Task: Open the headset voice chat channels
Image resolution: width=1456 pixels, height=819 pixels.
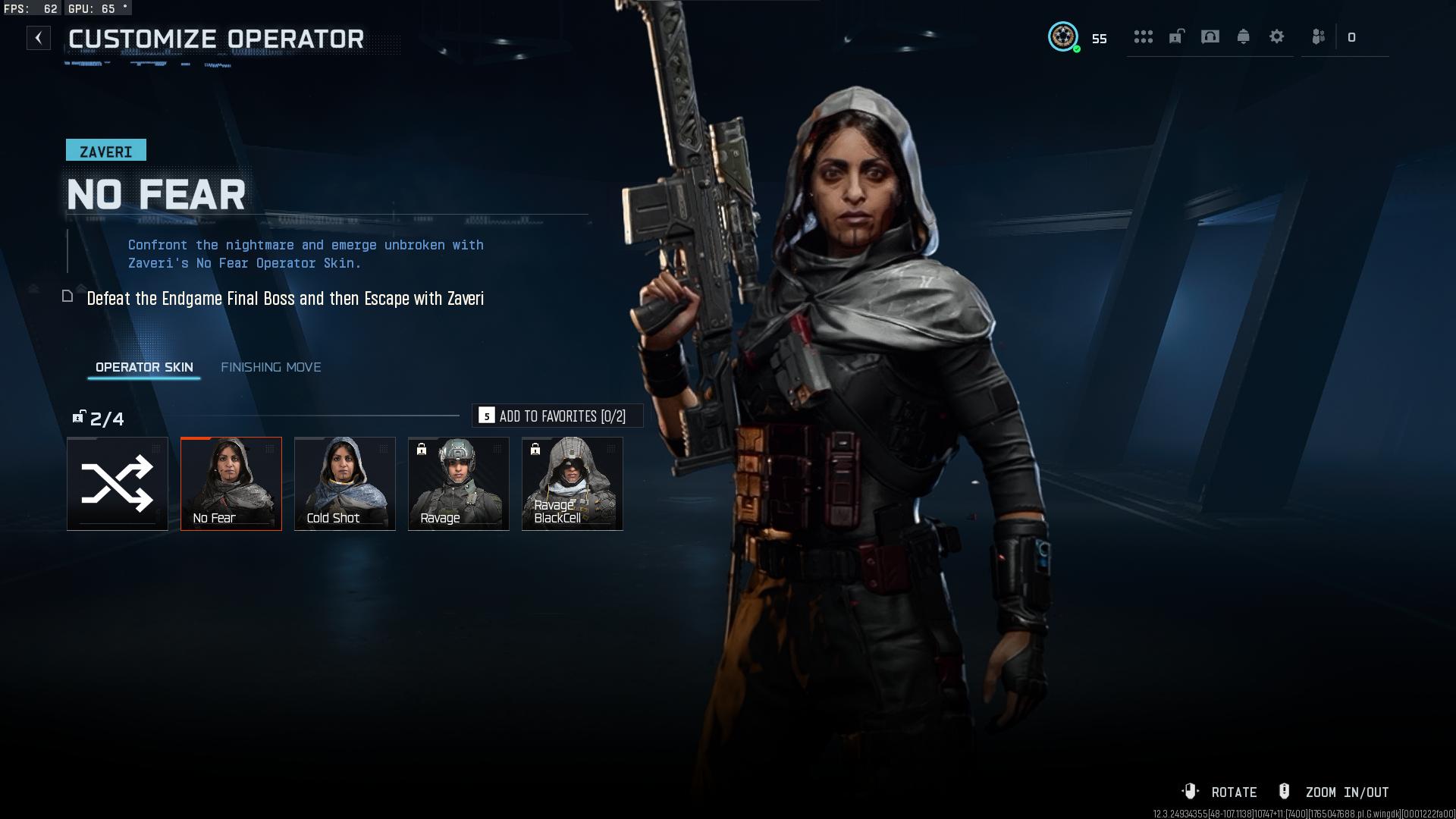Action: (1210, 36)
